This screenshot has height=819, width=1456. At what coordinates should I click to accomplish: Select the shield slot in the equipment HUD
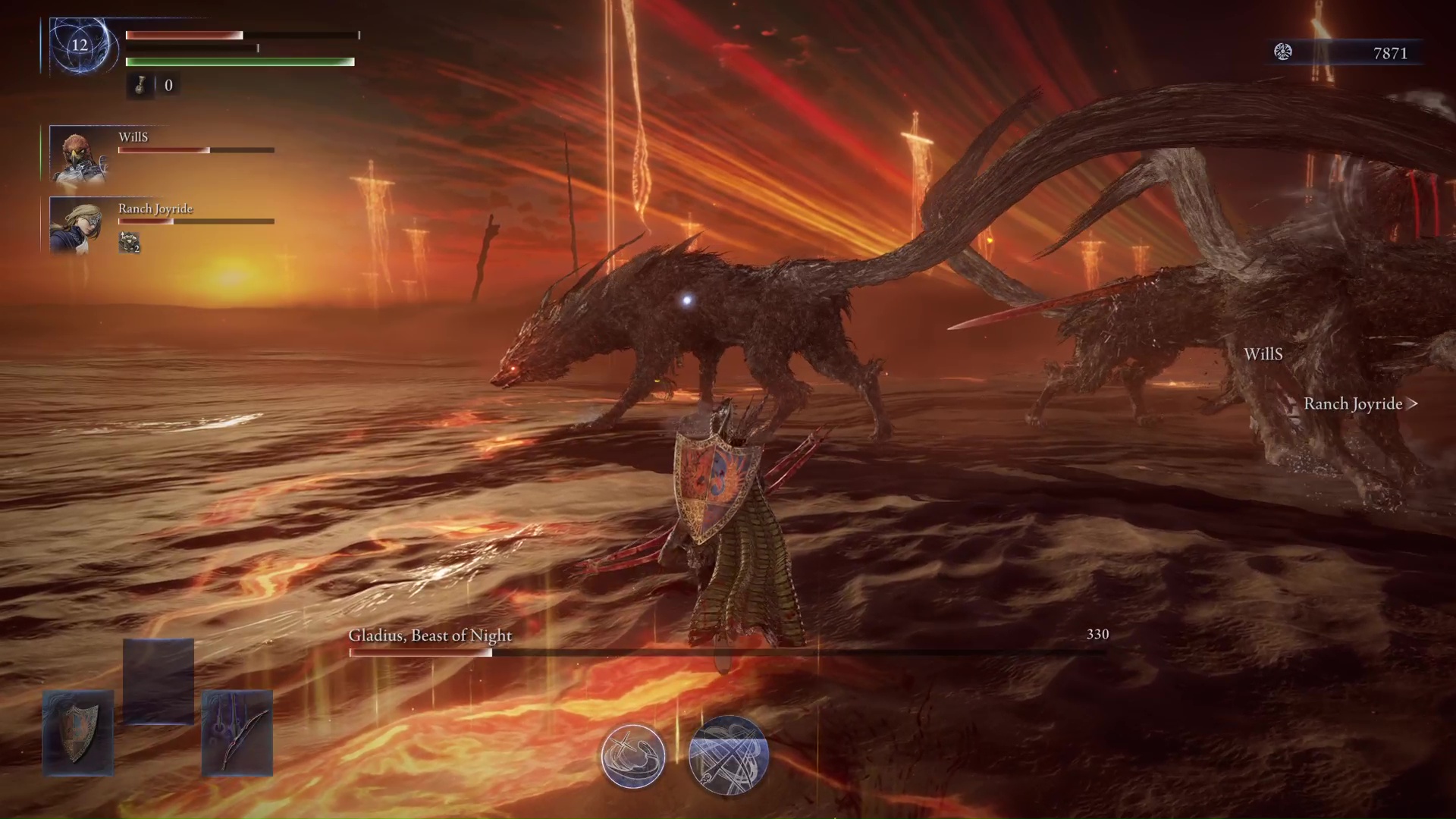(x=78, y=733)
